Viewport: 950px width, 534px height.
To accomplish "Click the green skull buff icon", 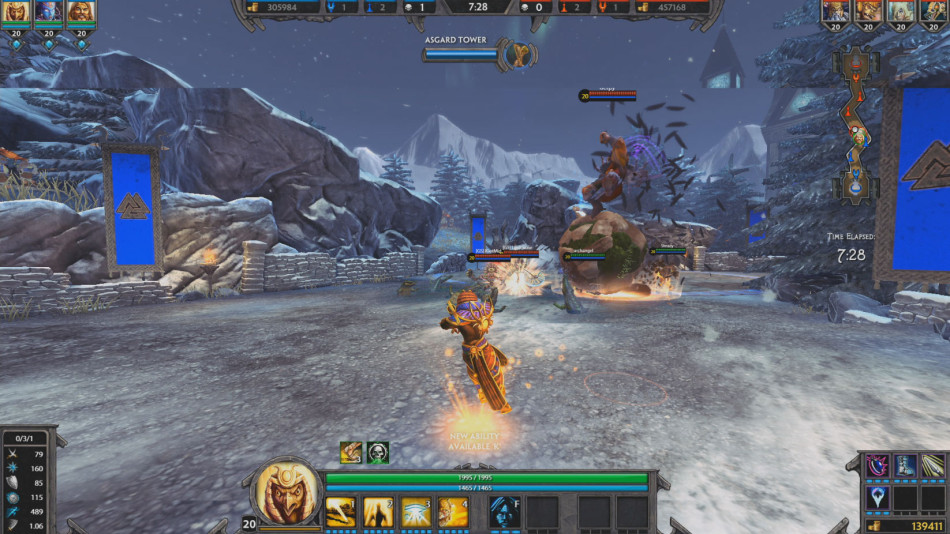I will tap(378, 452).
